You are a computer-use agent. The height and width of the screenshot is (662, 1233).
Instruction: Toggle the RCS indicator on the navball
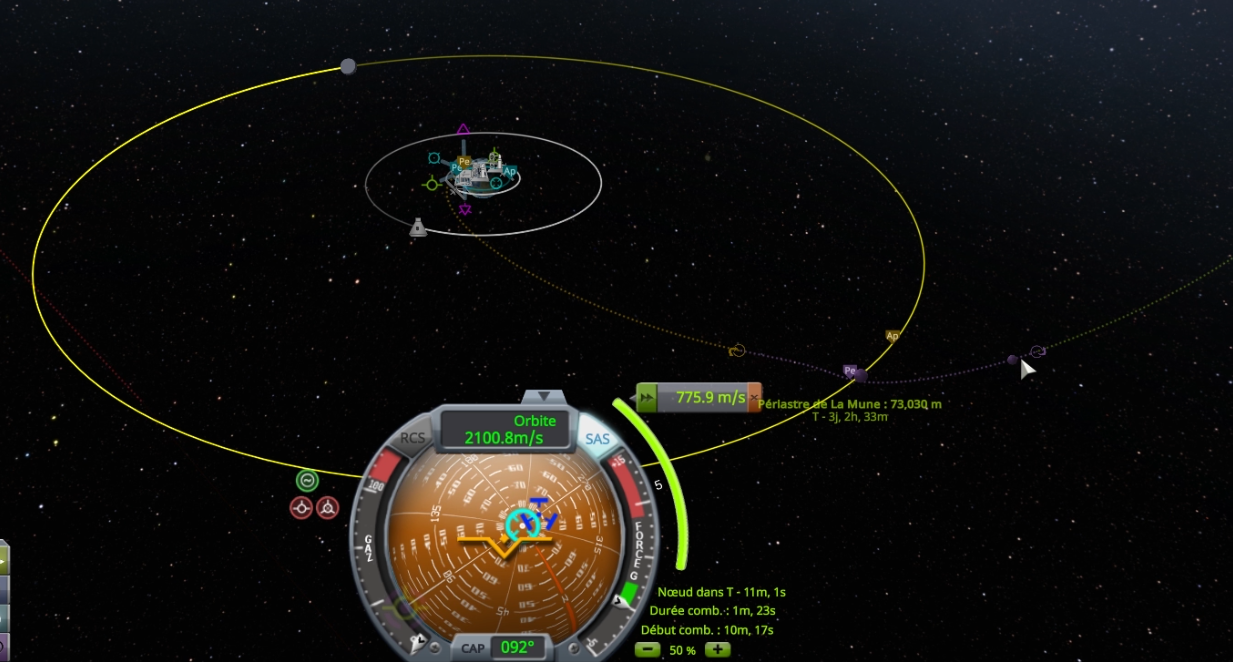pos(413,438)
